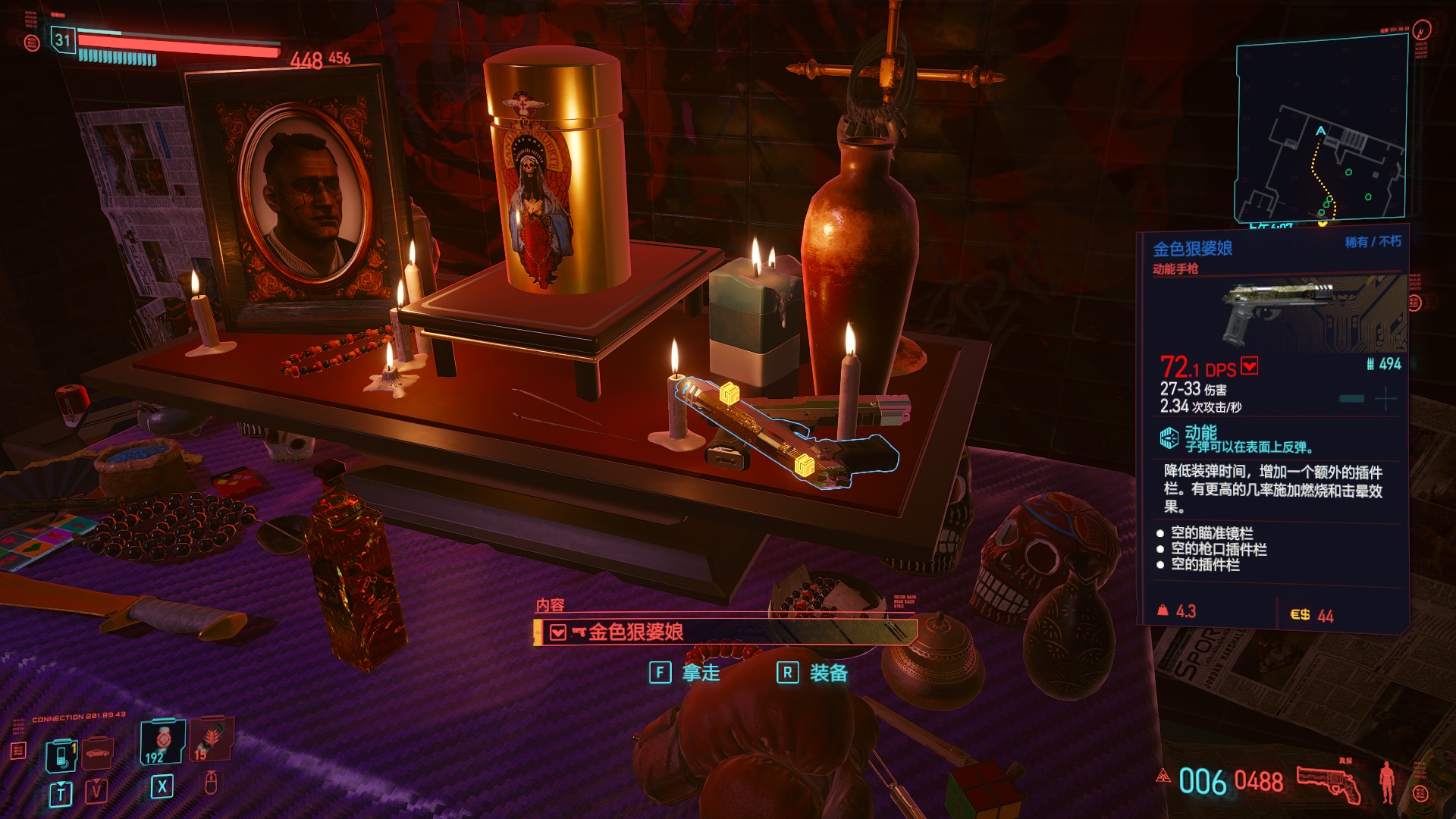1456x819 pixels.
Task: Select the 金色狠婆娘 loot entry
Action: (724, 632)
